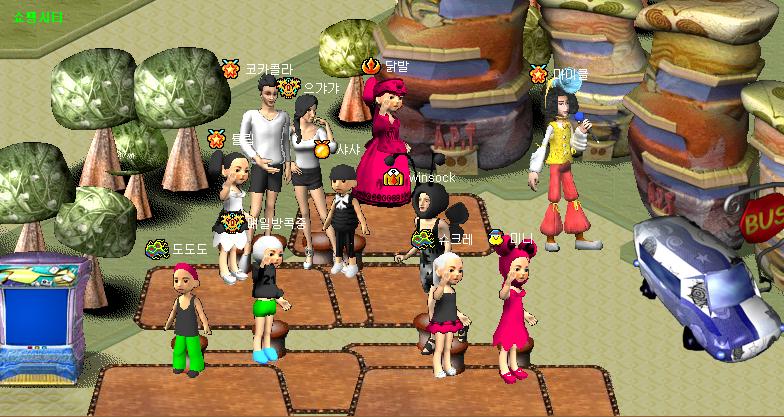Select the winsock player name tag
The image size is (784, 417).
click(432, 177)
